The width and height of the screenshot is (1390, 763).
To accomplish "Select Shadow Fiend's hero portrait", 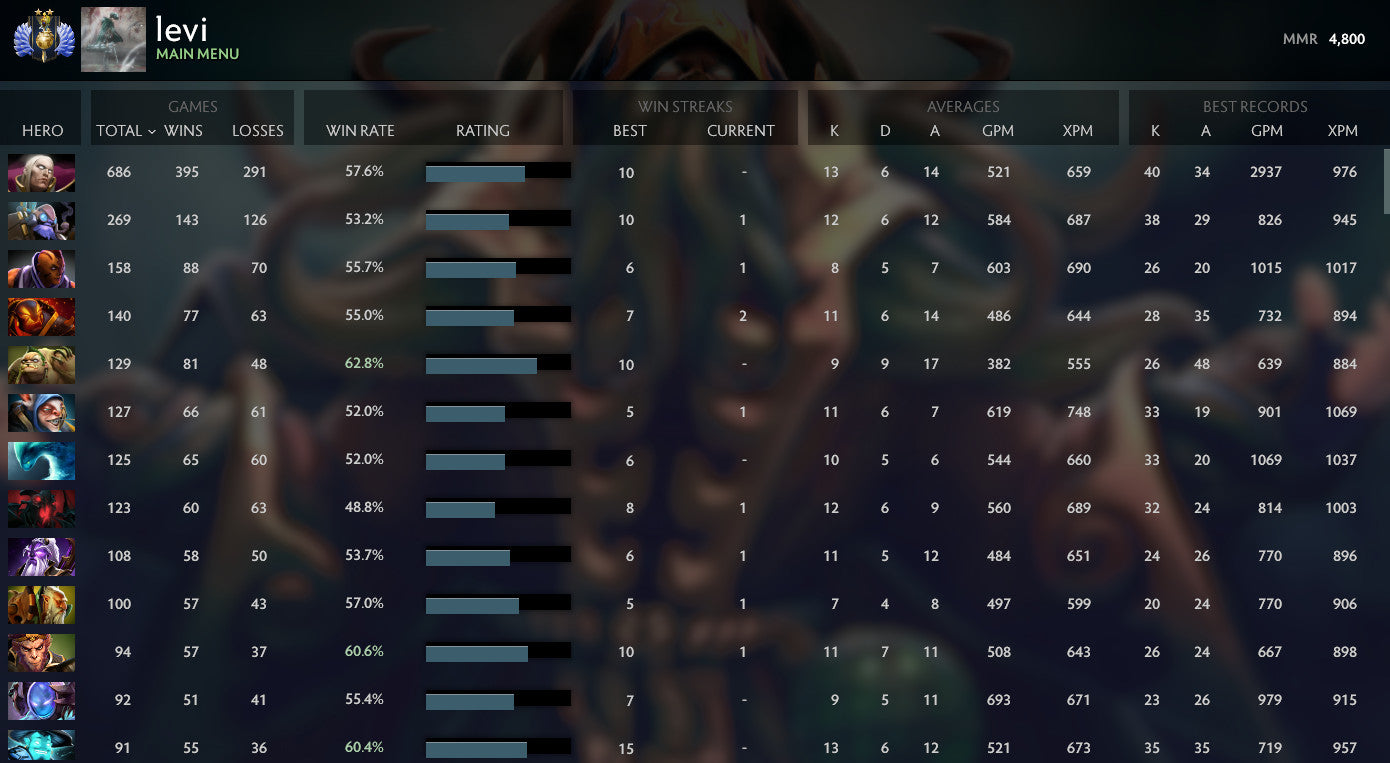I will pyautogui.click(x=41, y=507).
